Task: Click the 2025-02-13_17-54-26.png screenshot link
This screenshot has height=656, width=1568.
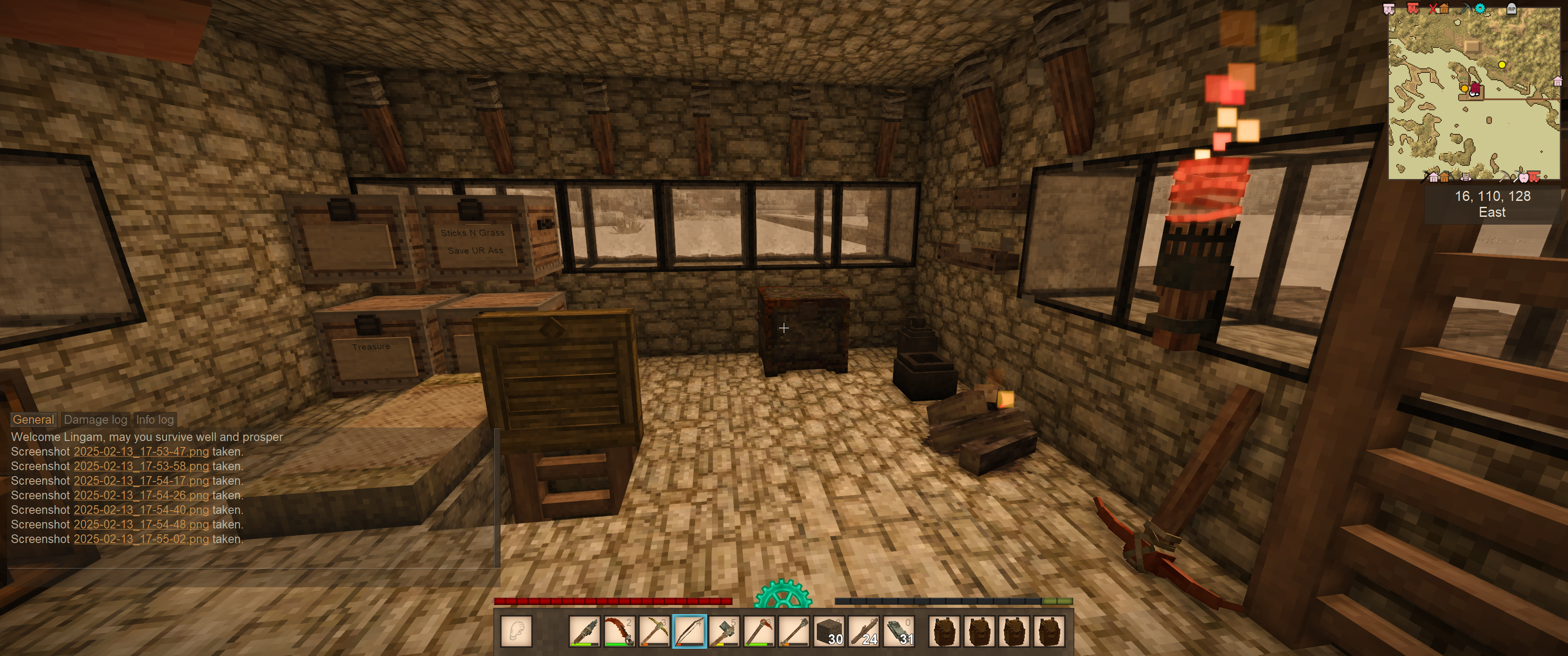Action: (x=141, y=495)
